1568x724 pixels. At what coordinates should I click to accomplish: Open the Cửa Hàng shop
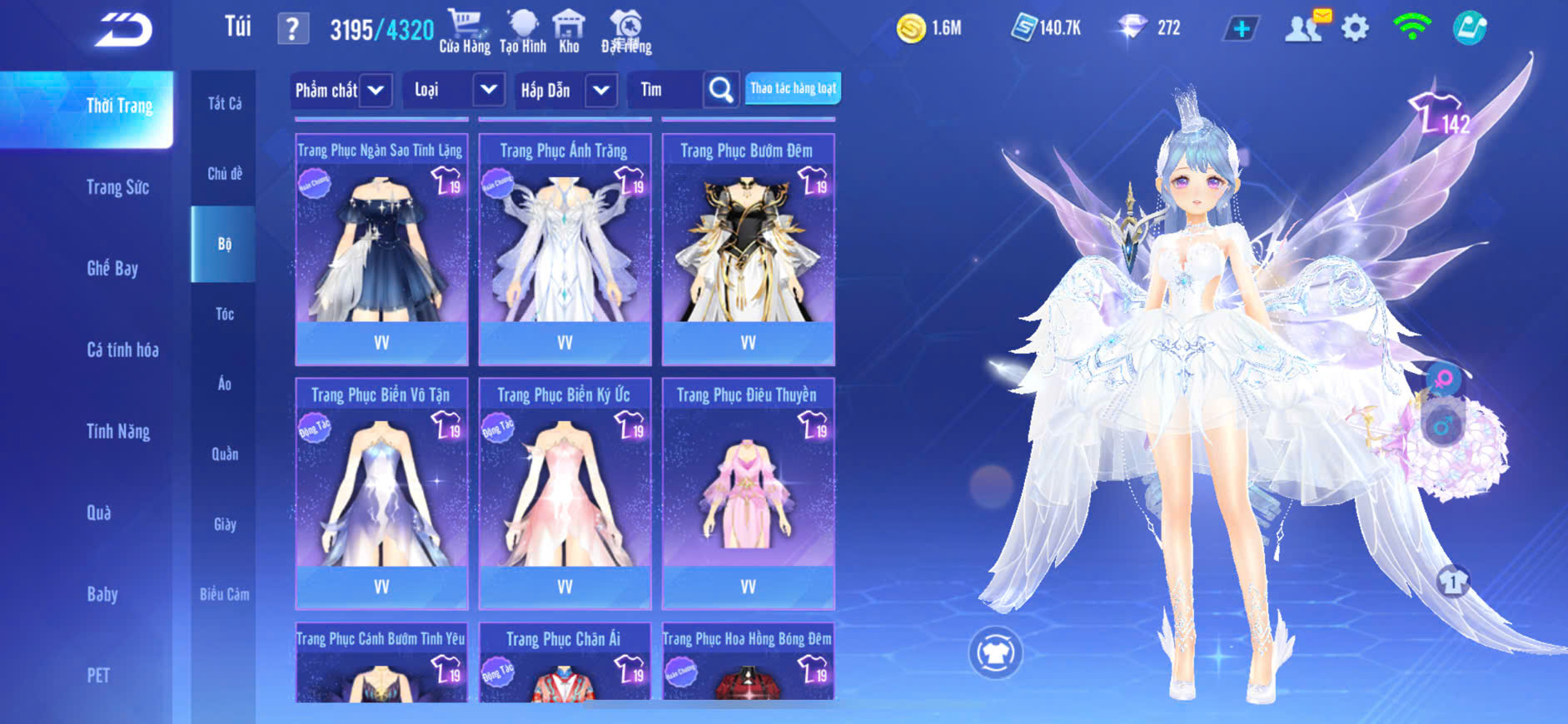(x=465, y=31)
